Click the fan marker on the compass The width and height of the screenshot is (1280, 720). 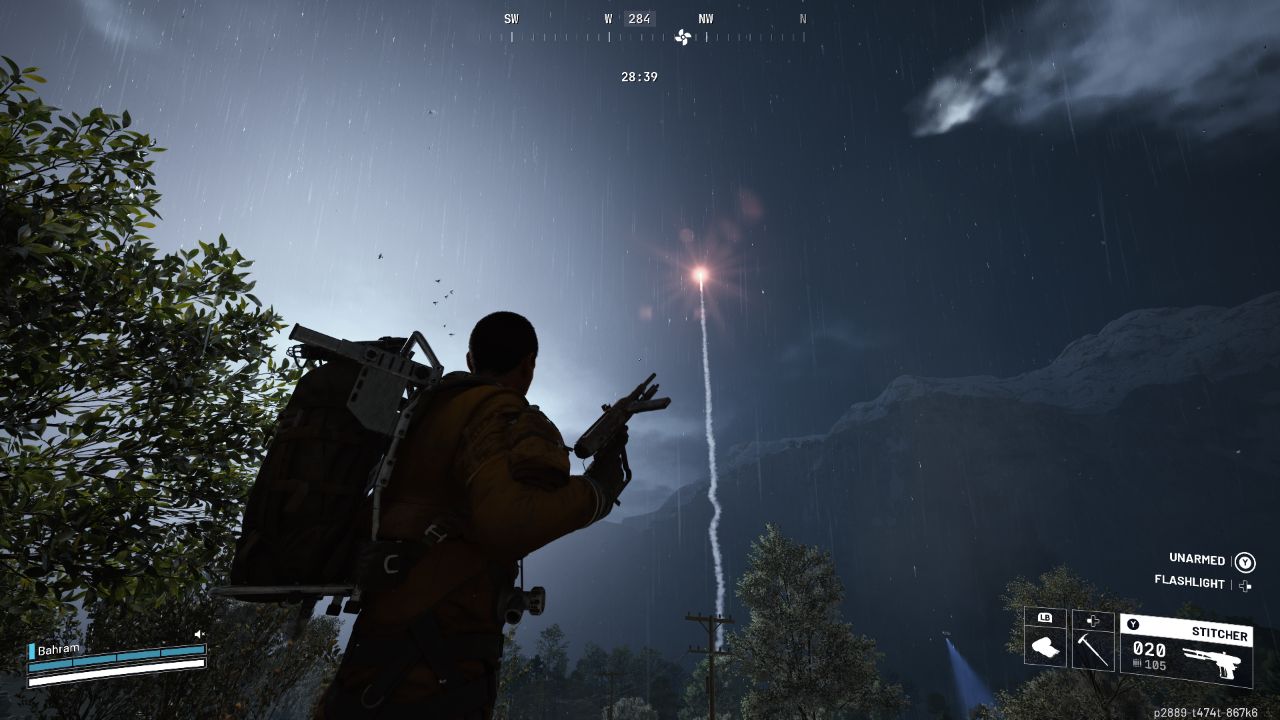coord(683,37)
